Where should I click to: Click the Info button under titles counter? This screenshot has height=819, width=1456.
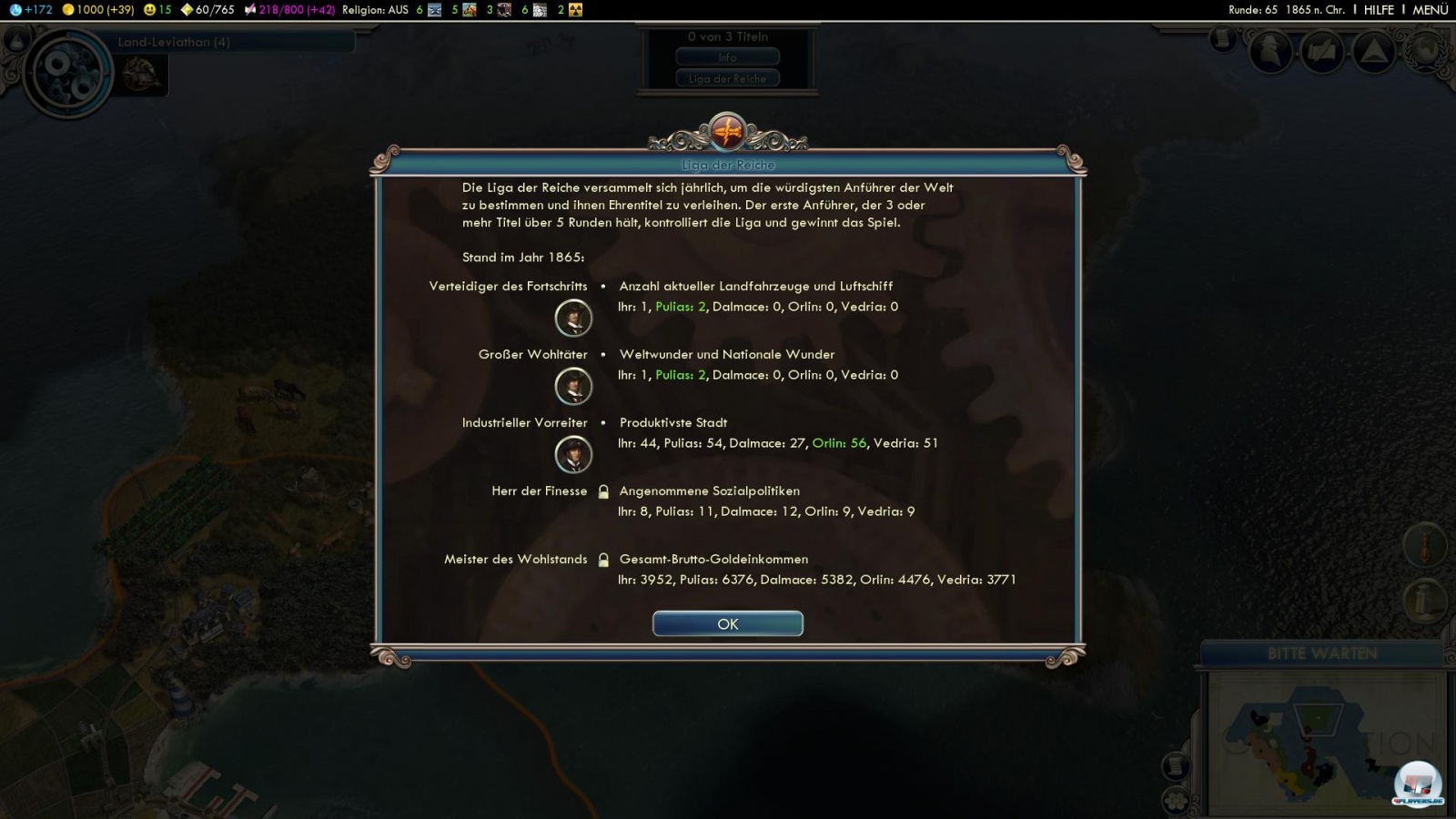point(727,57)
